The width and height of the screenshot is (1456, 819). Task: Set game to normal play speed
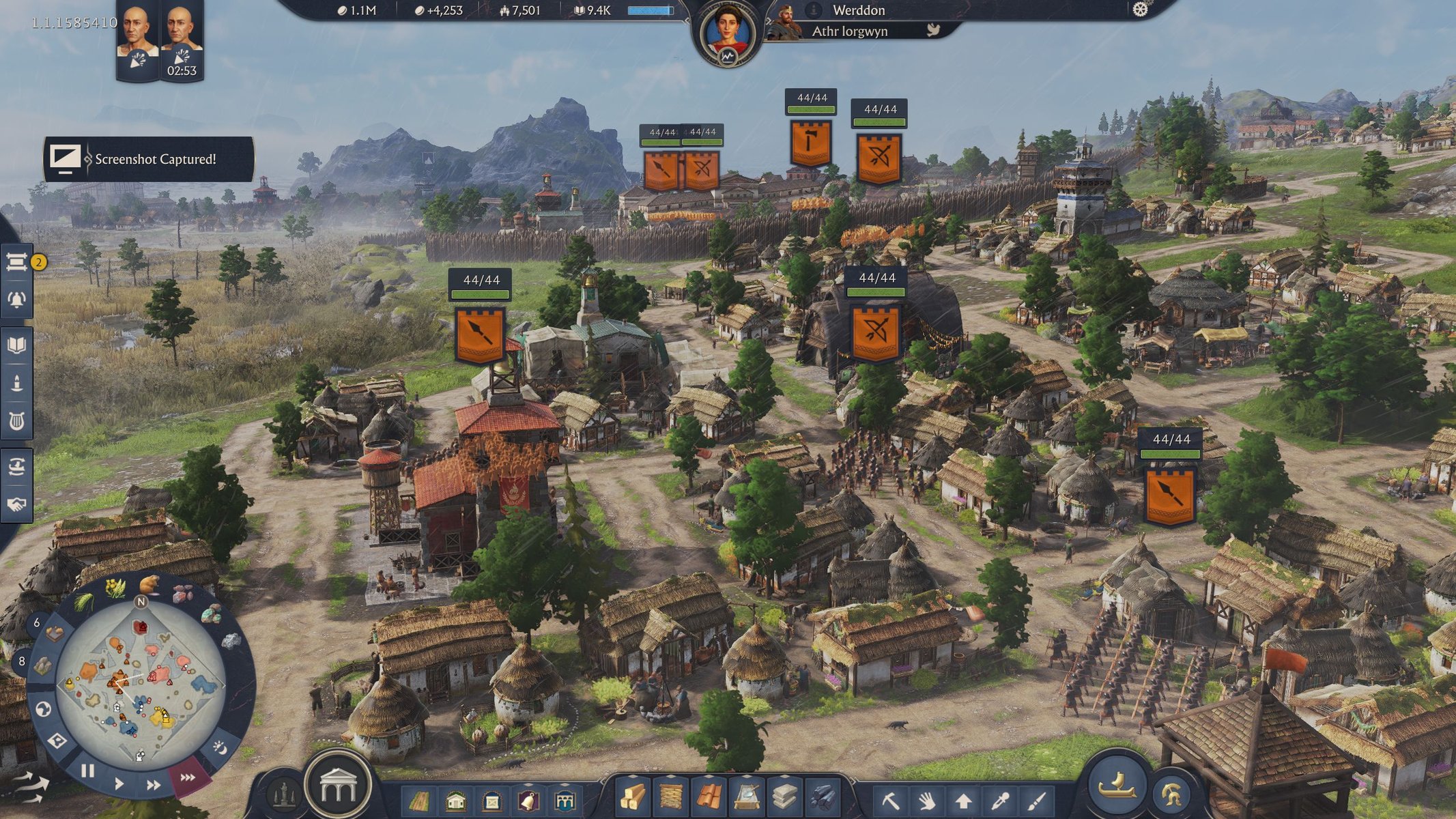coord(119,783)
